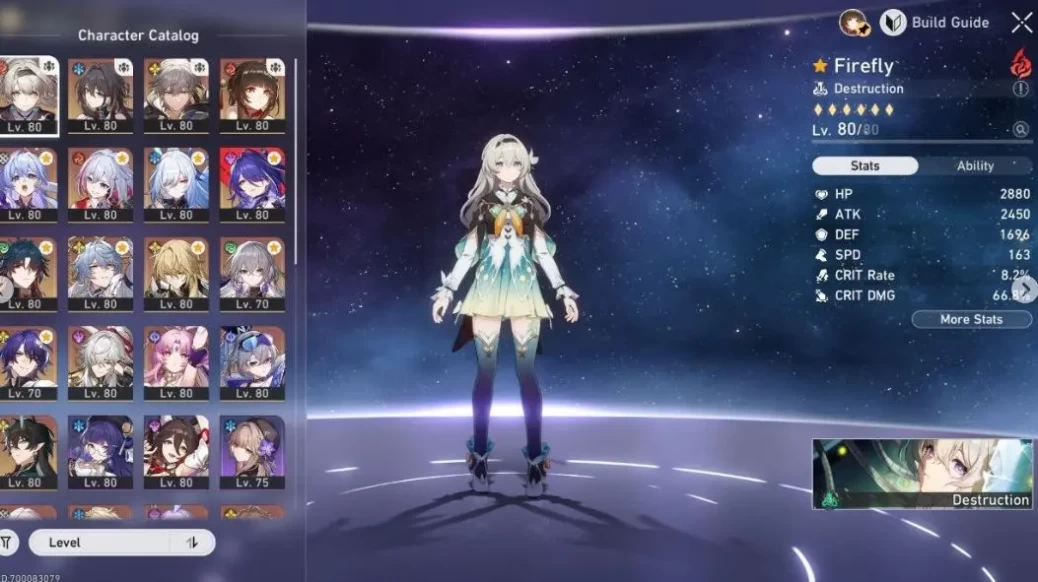Click the magnifier icon next to Lv. 80
The height and width of the screenshot is (582, 1038).
pos(1020,129)
